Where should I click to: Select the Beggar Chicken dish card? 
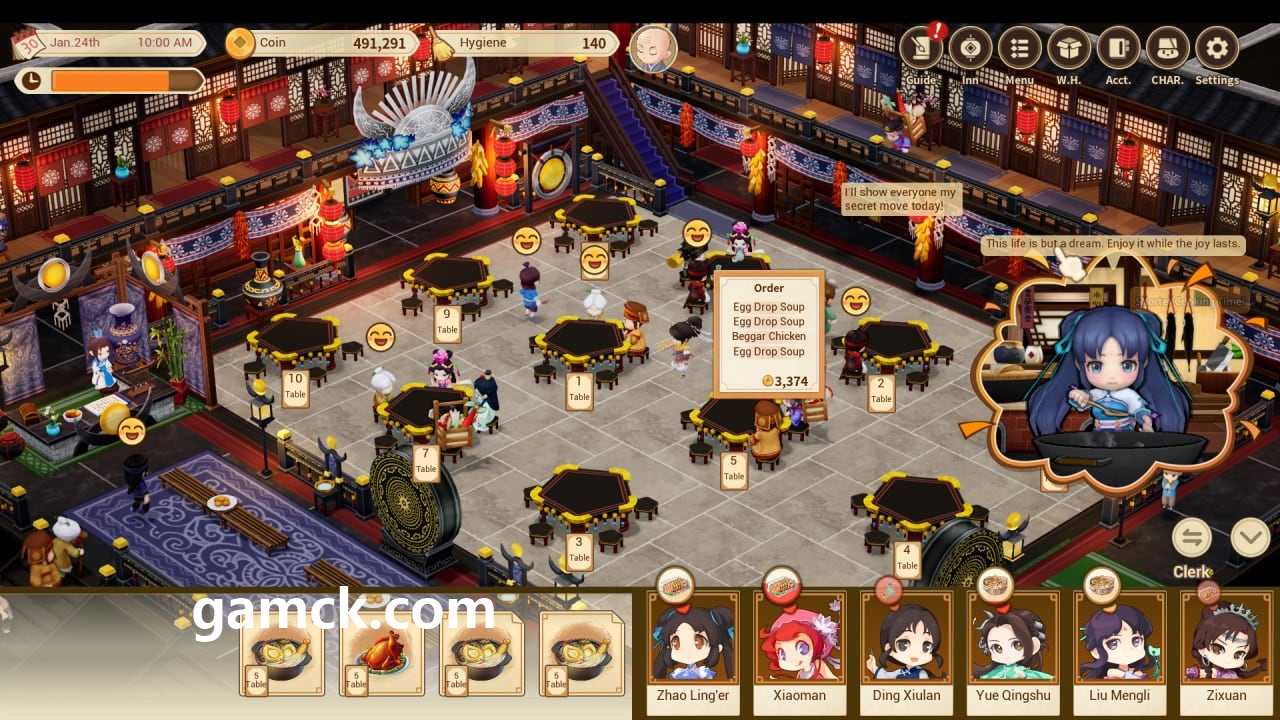(382, 654)
